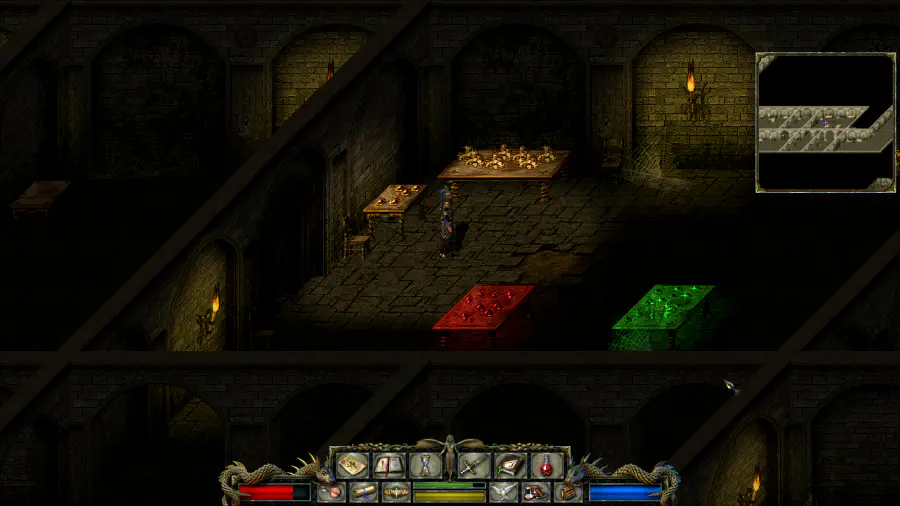Activate the white dove icon
This screenshot has height=506, width=900.
[x=504, y=492]
